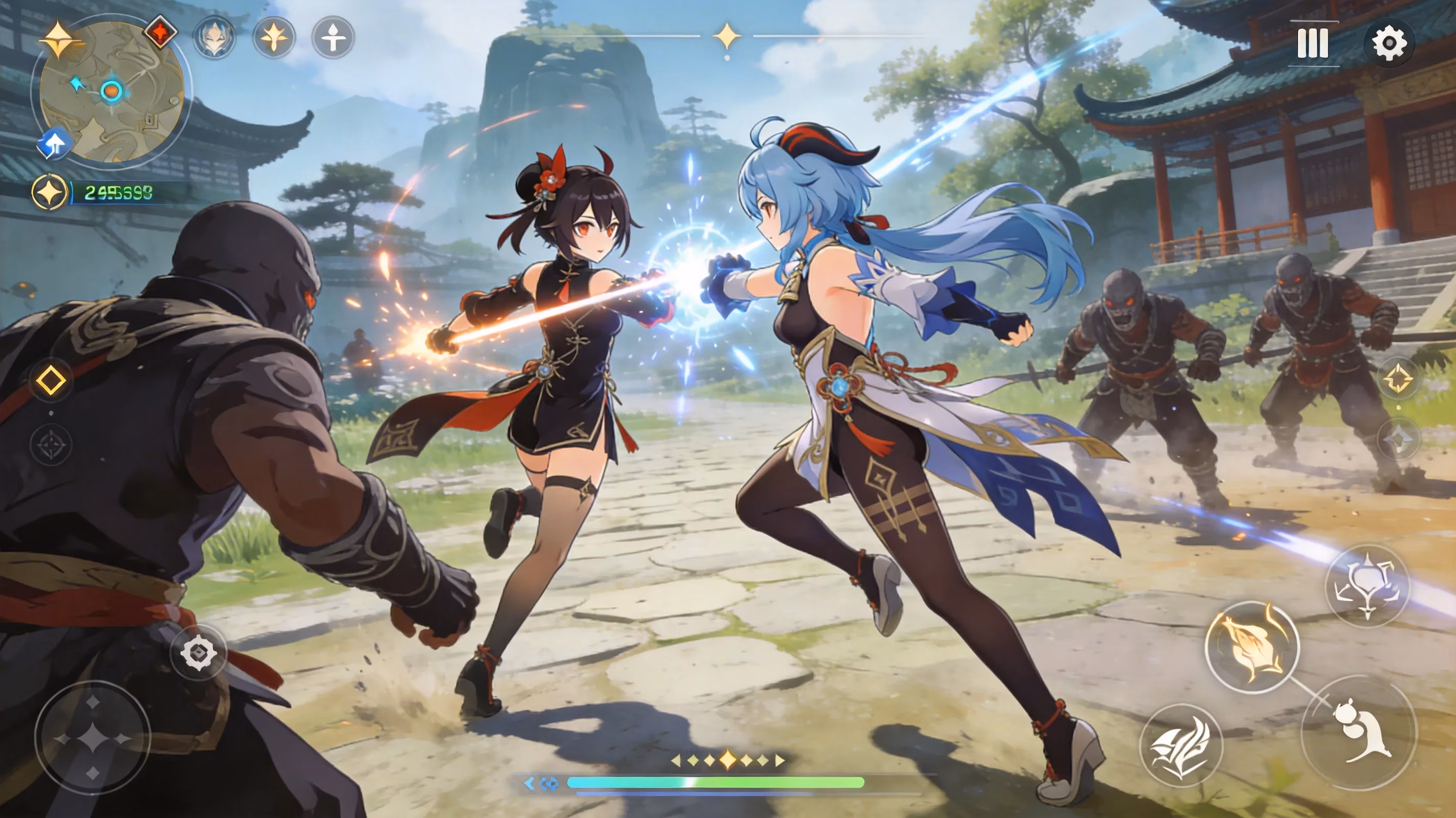Open the white droplet-cross round icon
Screen dimensions: 1456x818
coord(333,38)
